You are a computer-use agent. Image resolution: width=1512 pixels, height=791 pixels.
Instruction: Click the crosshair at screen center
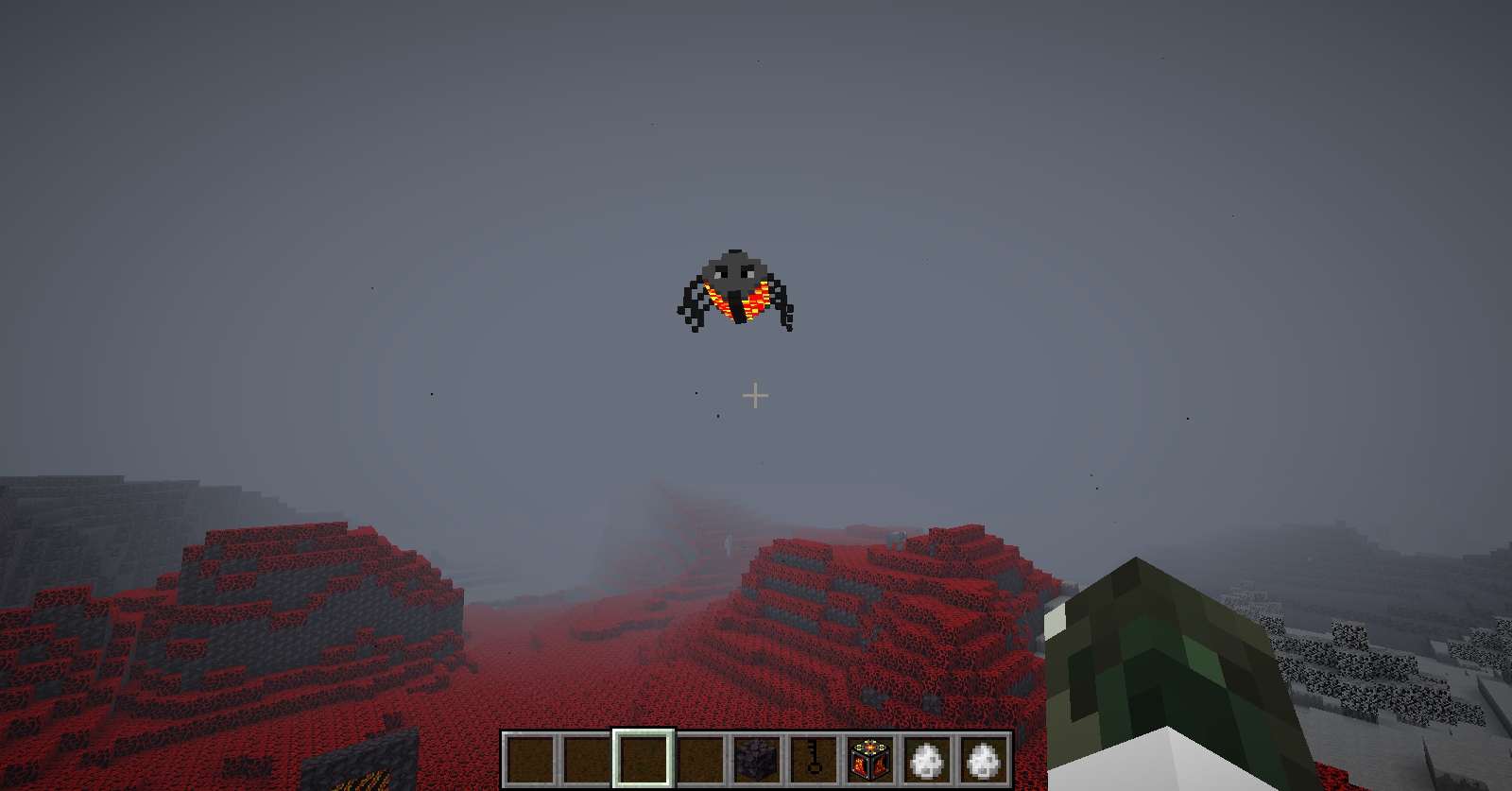(756, 395)
